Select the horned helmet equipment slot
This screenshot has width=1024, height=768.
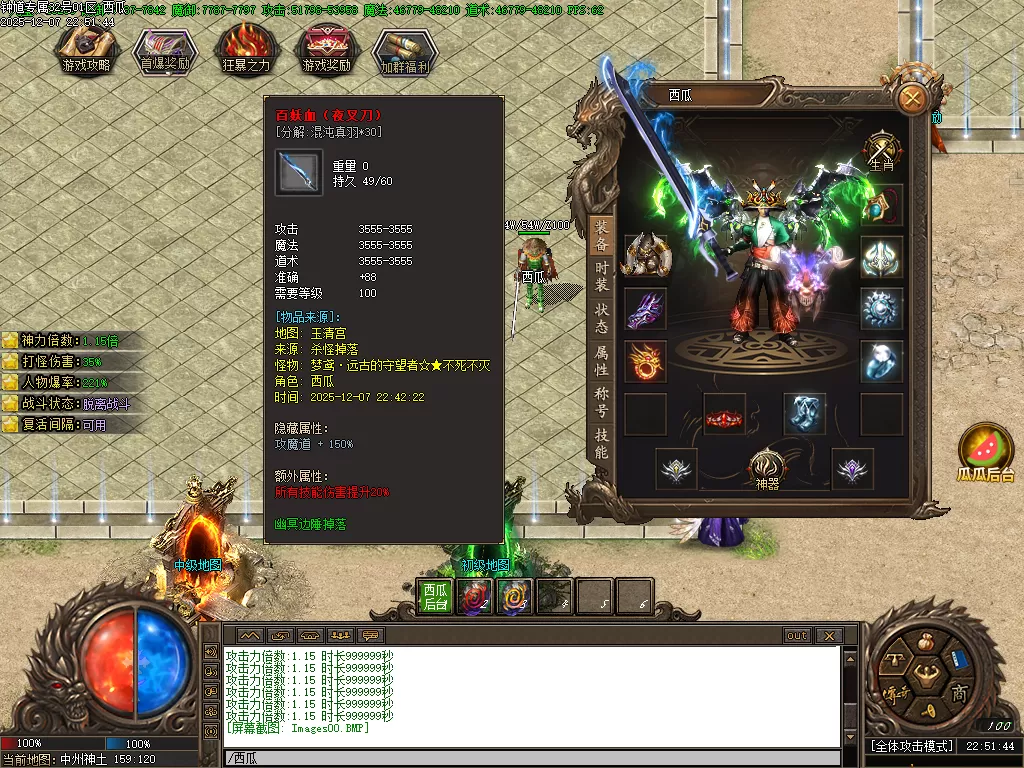click(645, 257)
